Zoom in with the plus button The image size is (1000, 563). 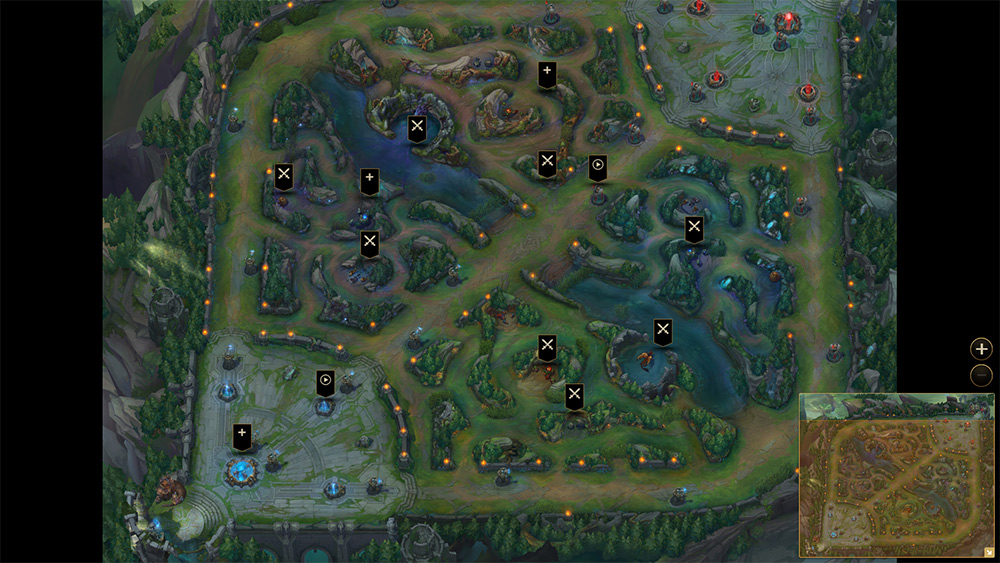click(982, 349)
